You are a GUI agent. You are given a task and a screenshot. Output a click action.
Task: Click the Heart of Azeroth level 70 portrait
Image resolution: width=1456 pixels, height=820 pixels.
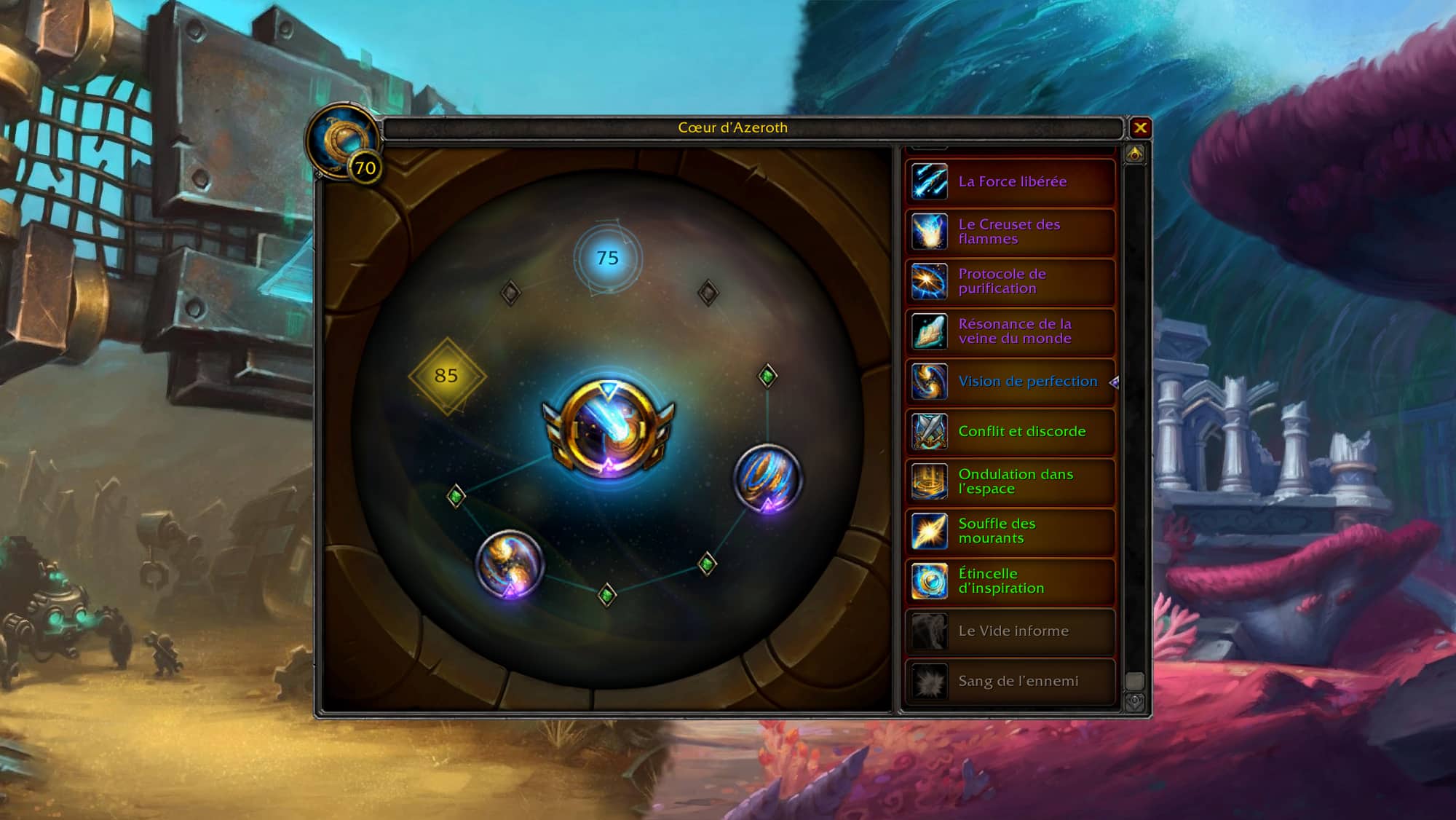pyautogui.click(x=343, y=141)
